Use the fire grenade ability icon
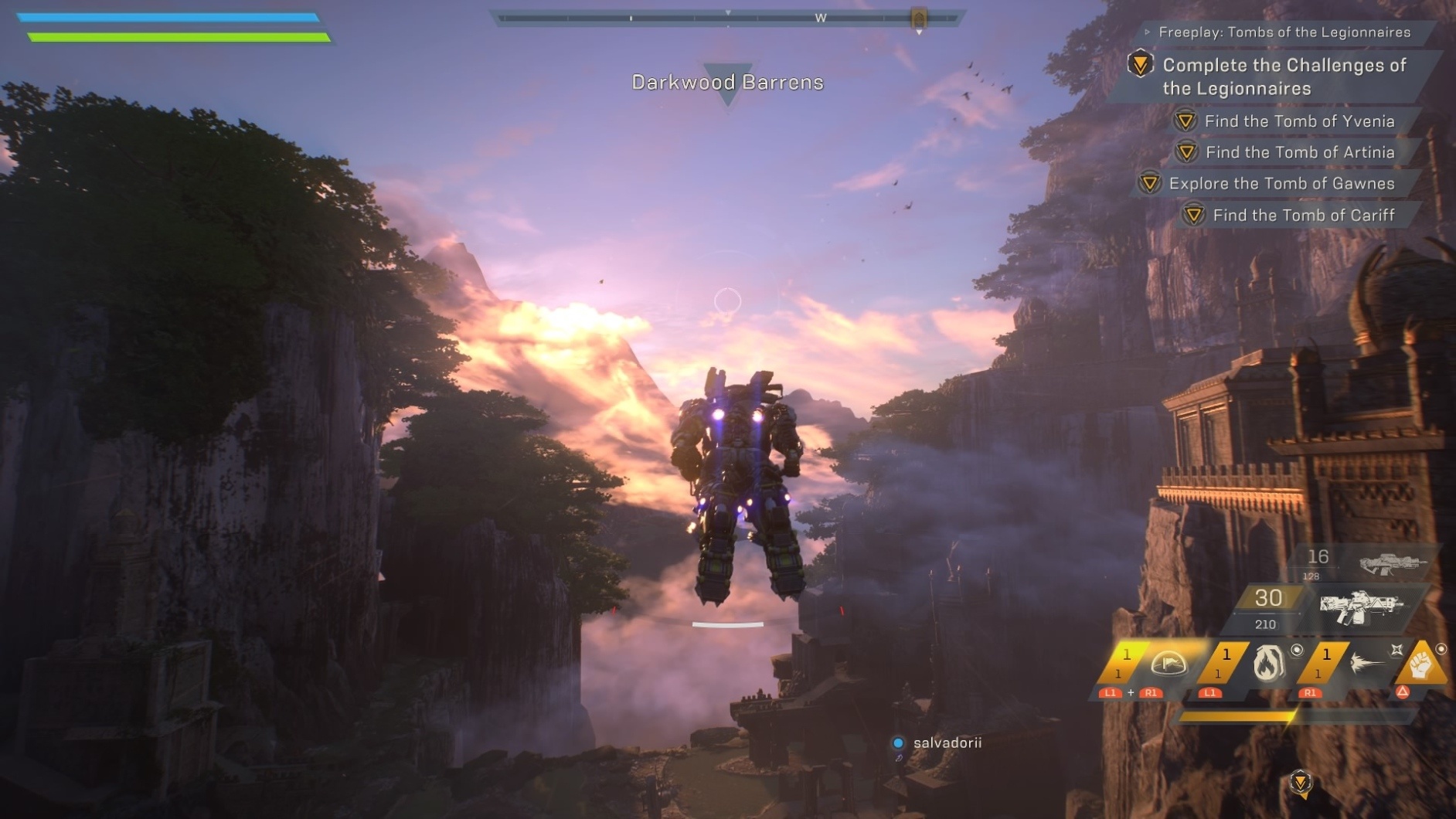This screenshot has width=1456, height=819. (1268, 664)
